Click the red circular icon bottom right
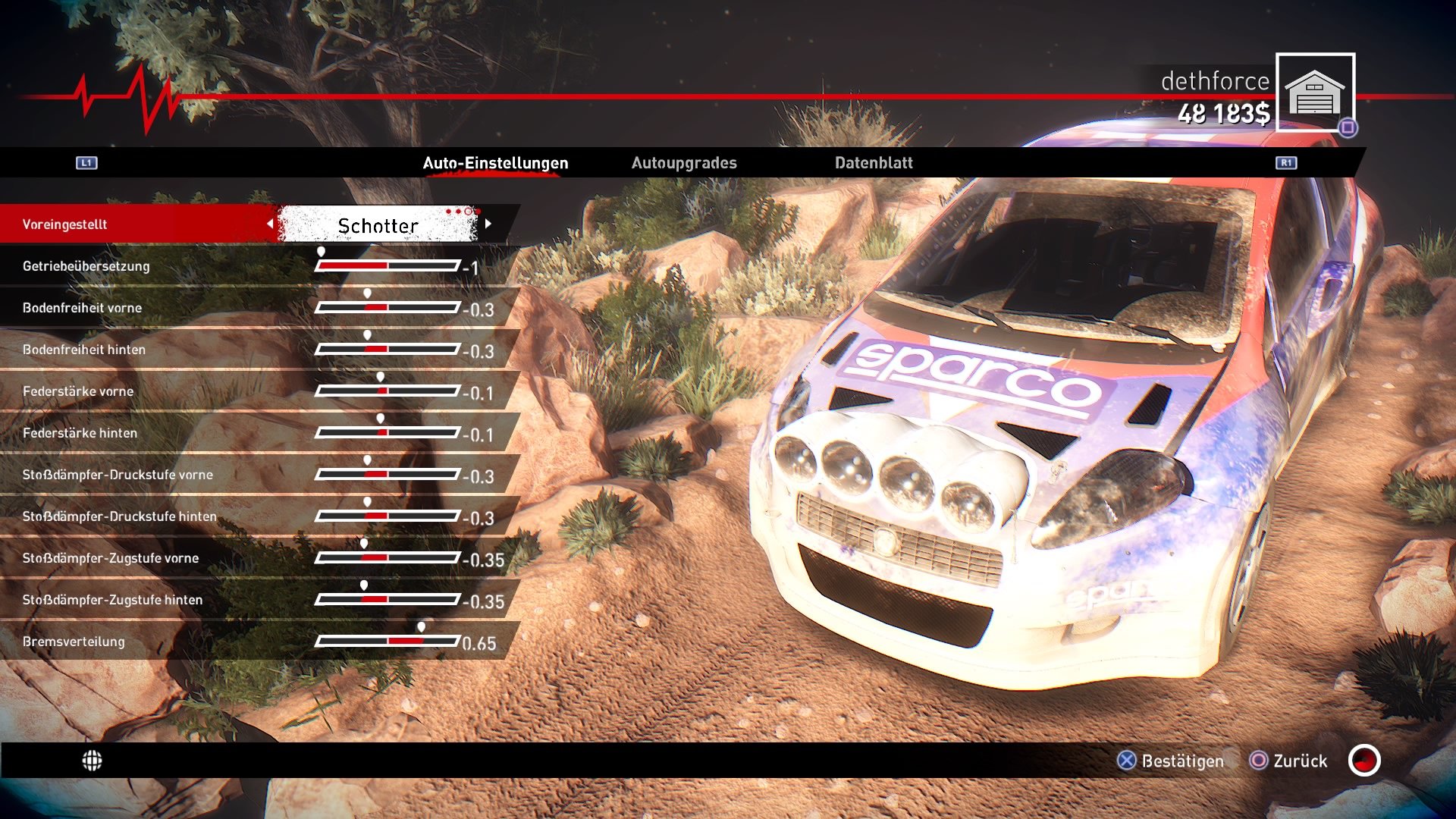Image resolution: width=1456 pixels, height=819 pixels. pyautogui.click(x=1363, y=761)
